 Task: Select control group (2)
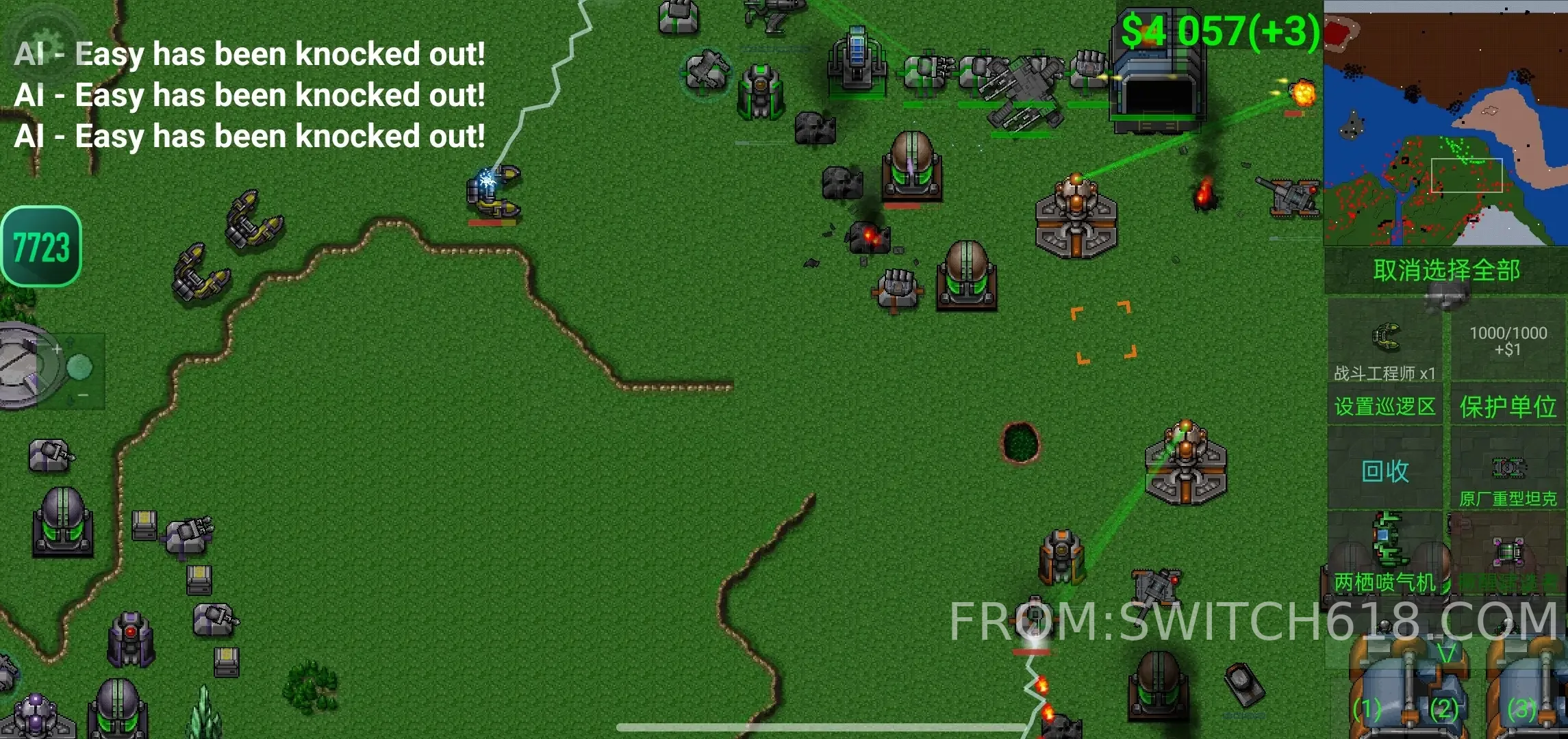coord(1443,709)
